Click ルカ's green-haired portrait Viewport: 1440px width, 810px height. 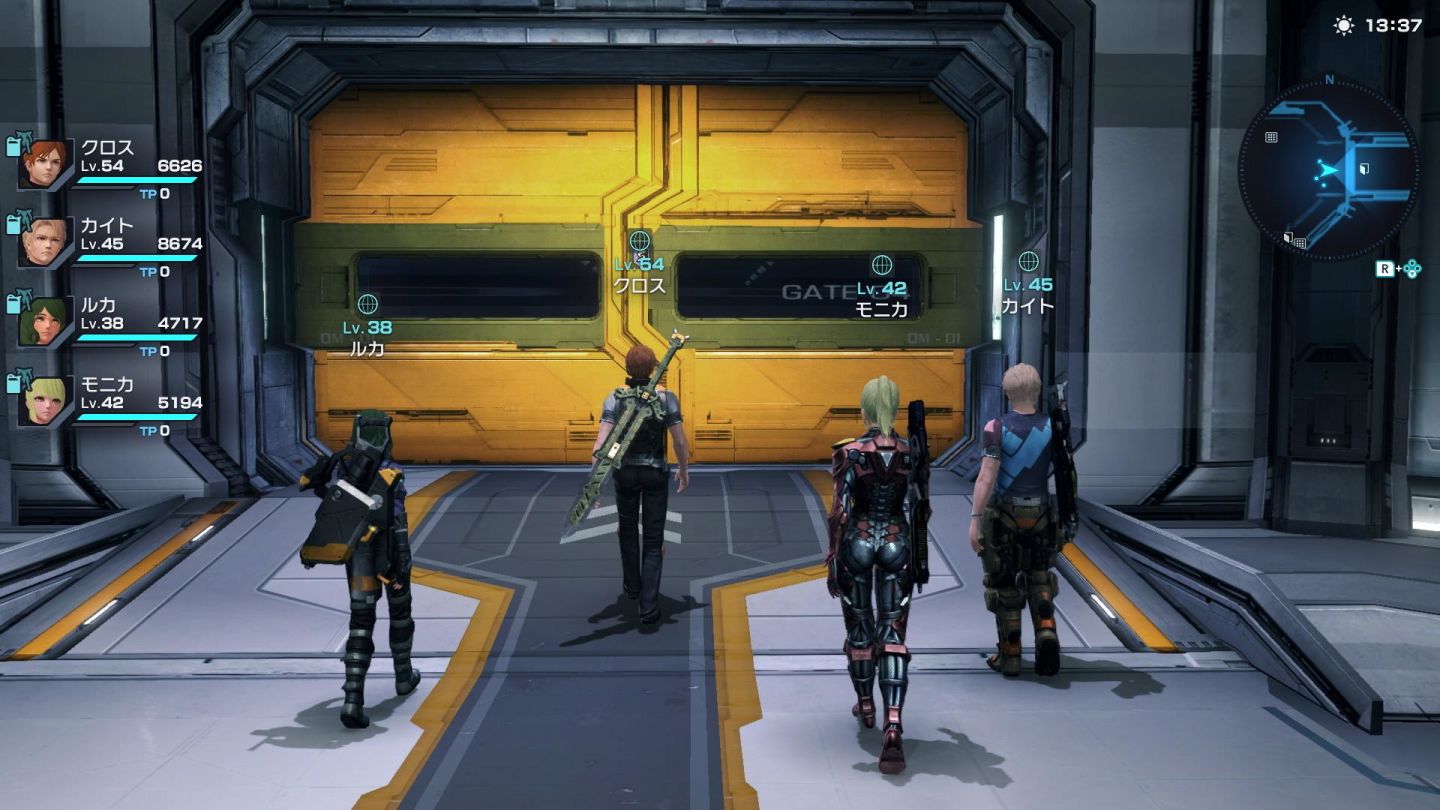click(46, 322)
